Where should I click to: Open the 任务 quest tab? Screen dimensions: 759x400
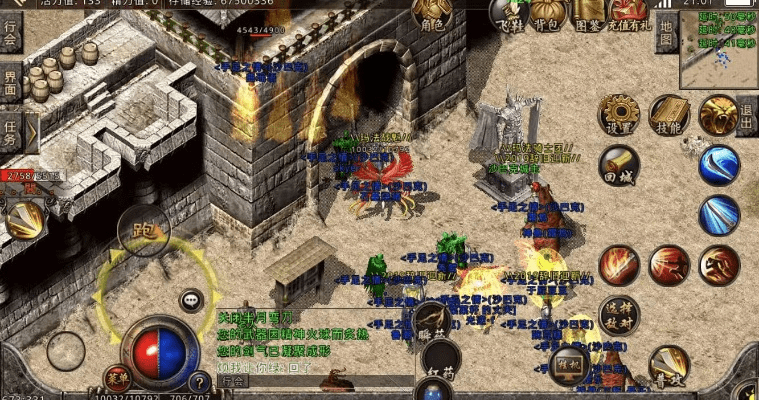pyautogui.click(x=10, y=130)
